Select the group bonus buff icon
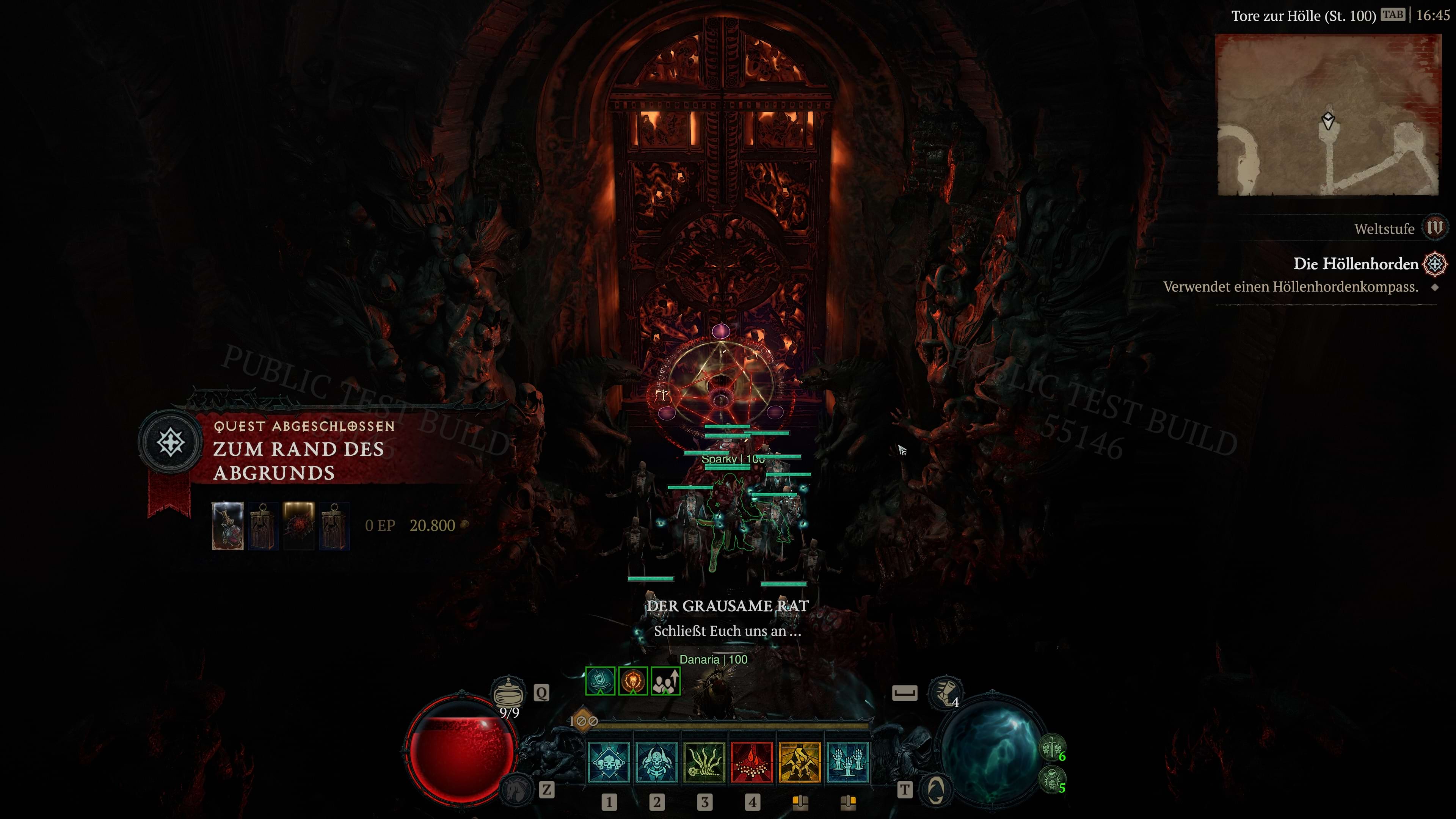The image size is (1456, 819). 665,681
